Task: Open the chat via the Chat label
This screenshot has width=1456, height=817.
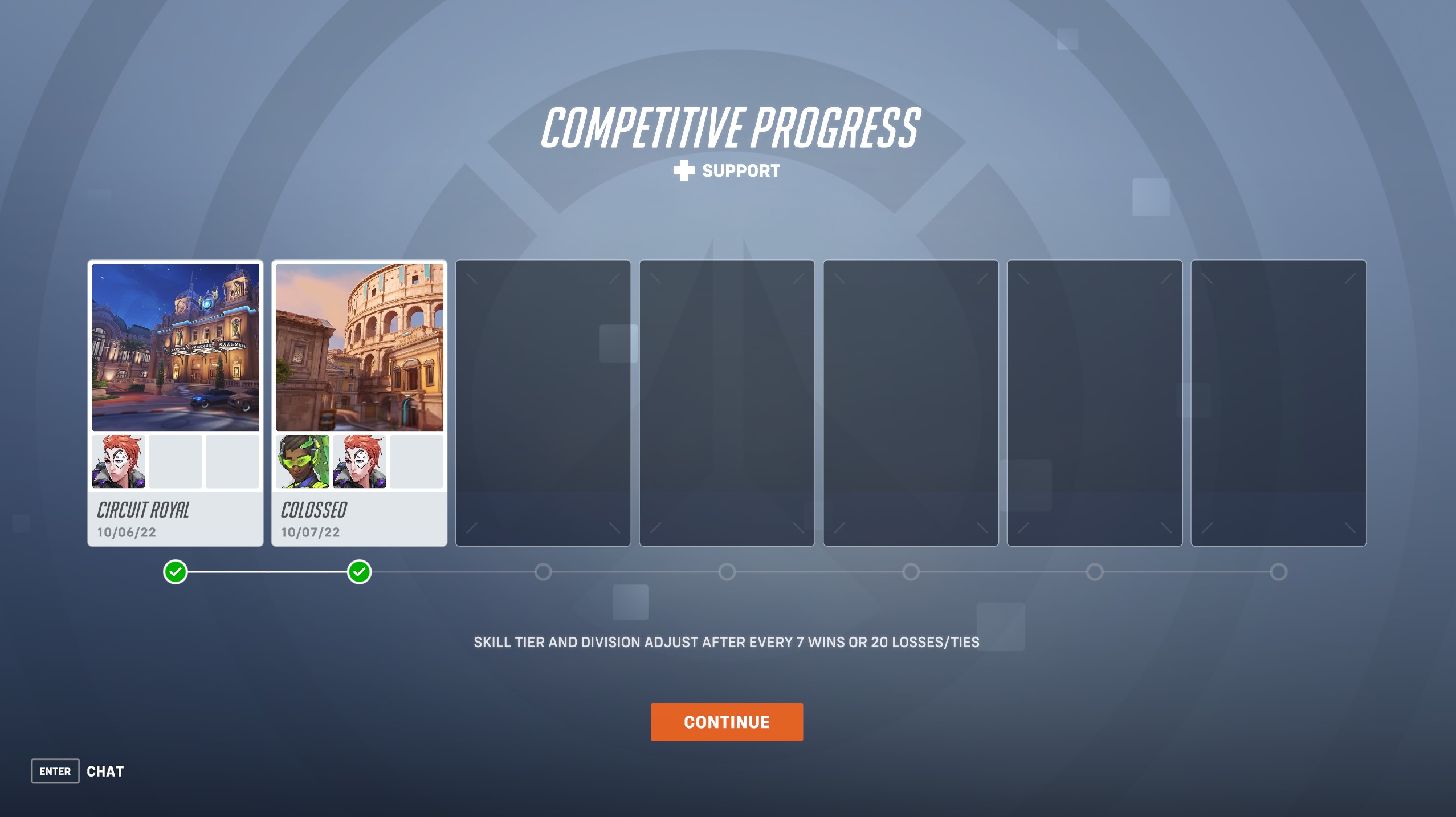Action: (x=105, y=771)
